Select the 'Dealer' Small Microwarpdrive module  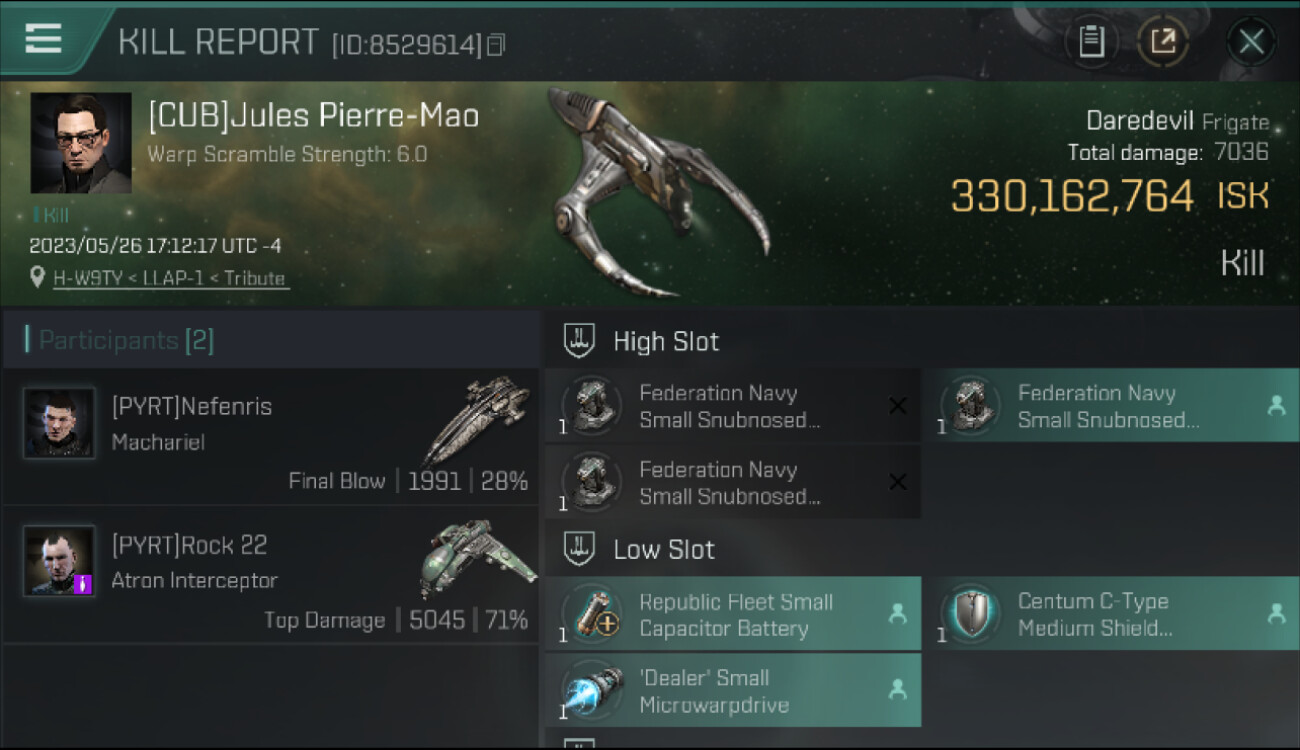click(733, 691)
